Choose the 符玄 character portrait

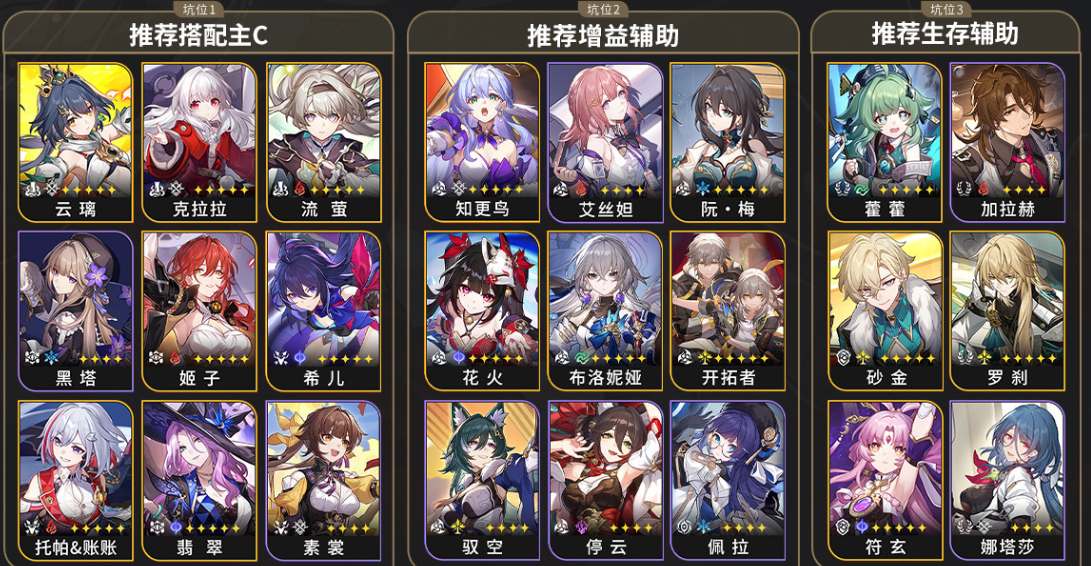click(x=885, y=478)
